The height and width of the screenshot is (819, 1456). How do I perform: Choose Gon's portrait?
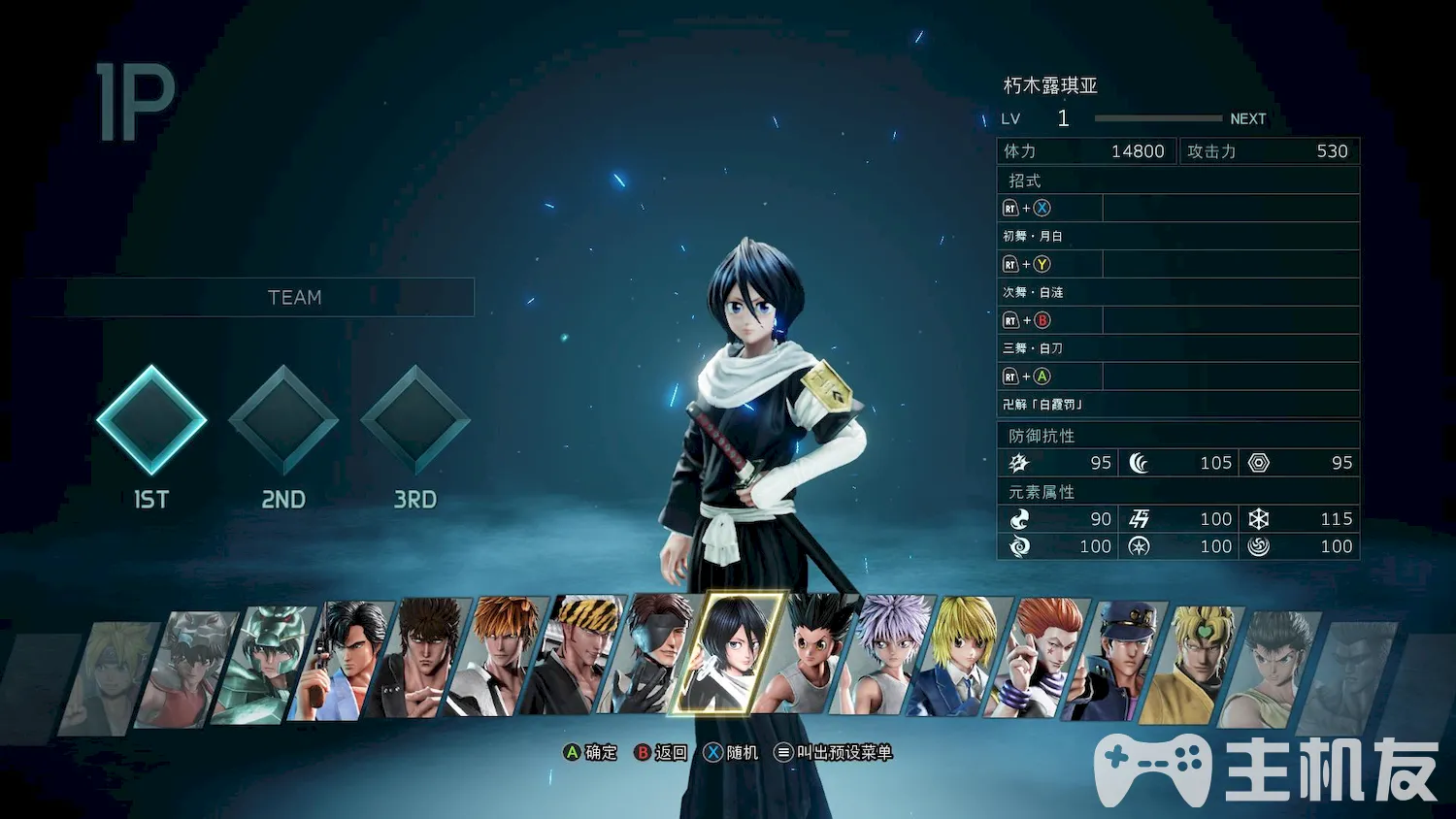808,655
